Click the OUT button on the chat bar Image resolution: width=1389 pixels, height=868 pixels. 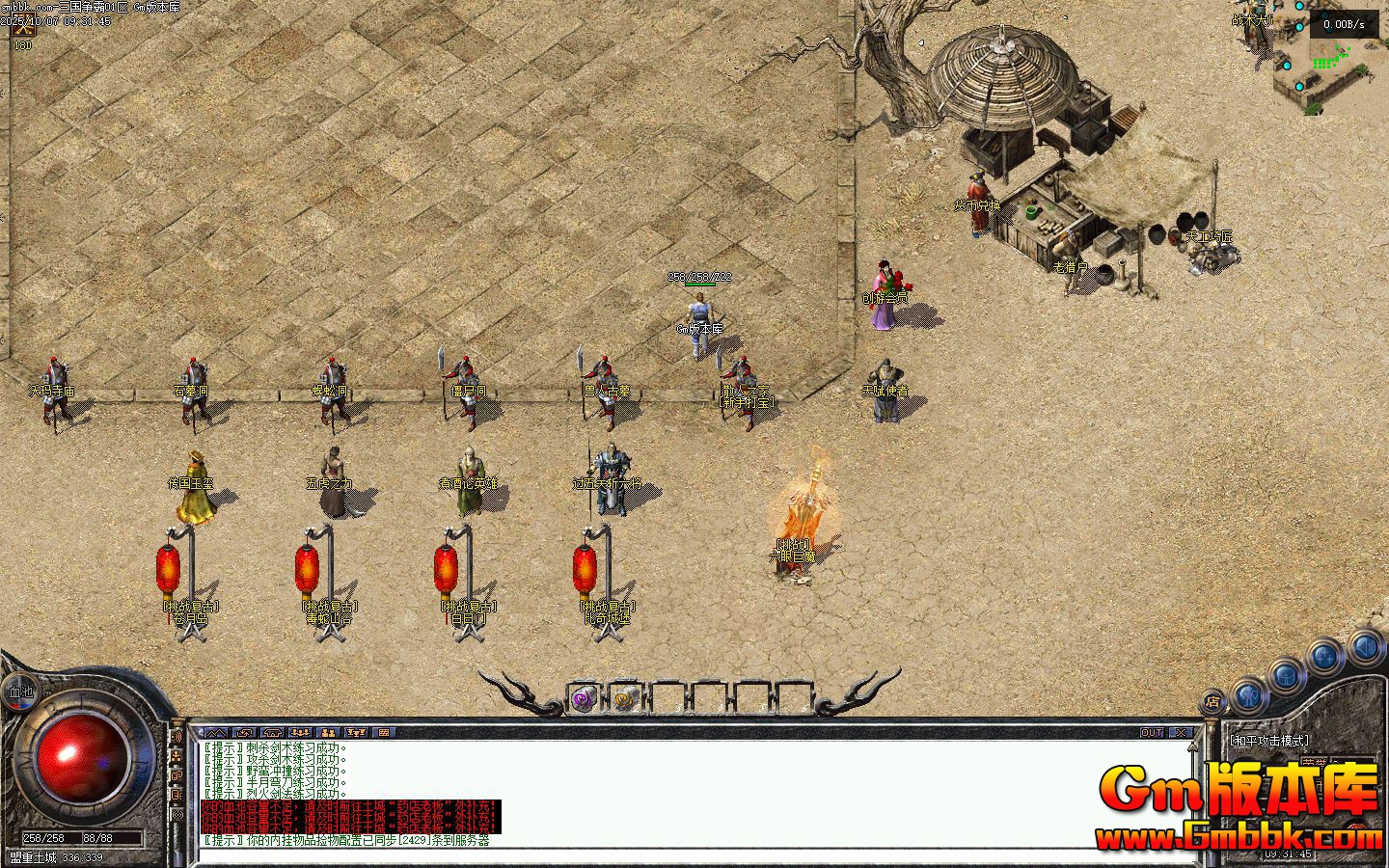pos(1152,733)
